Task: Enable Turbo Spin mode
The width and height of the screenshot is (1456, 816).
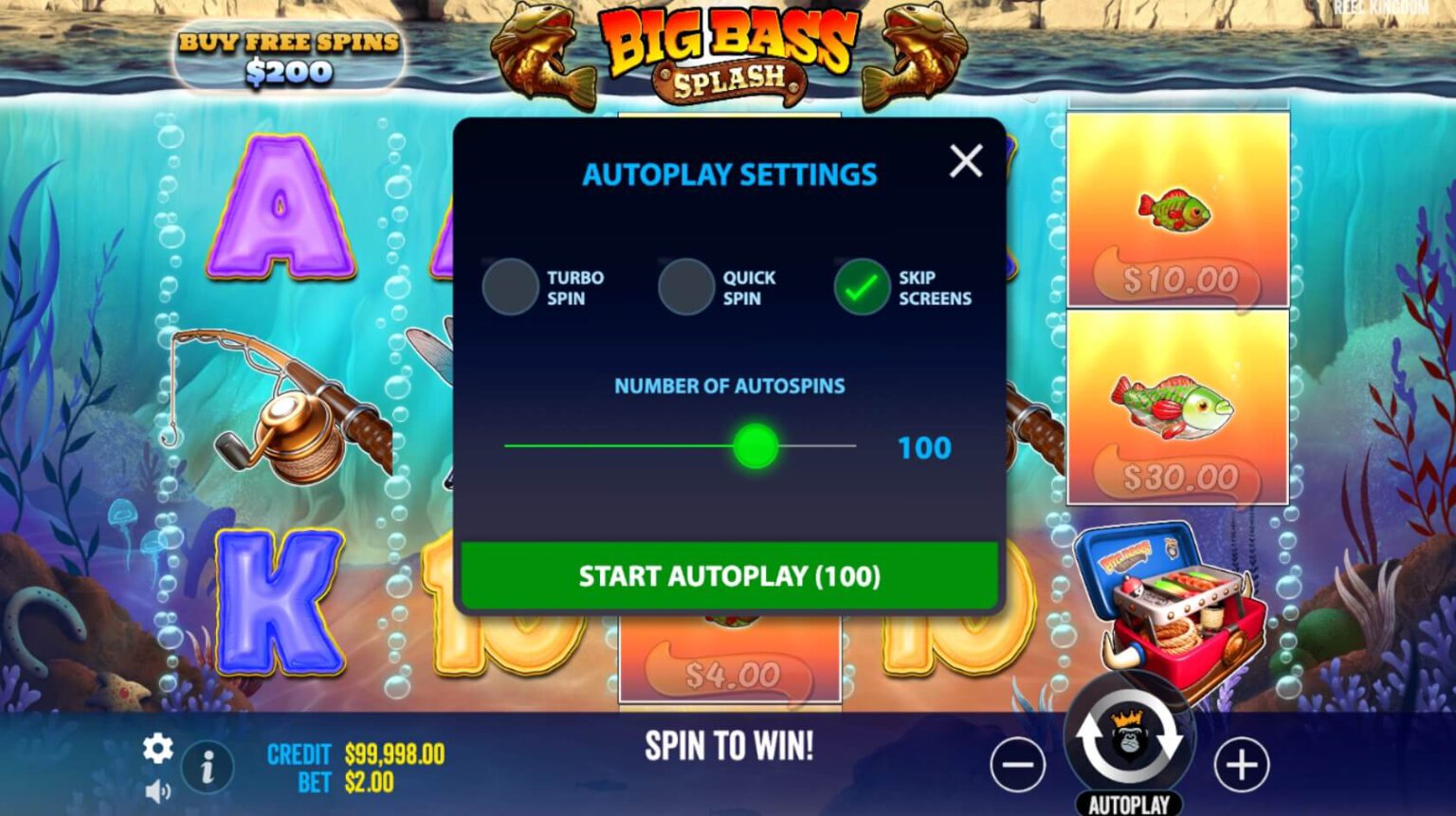Action: coord(510,287)
